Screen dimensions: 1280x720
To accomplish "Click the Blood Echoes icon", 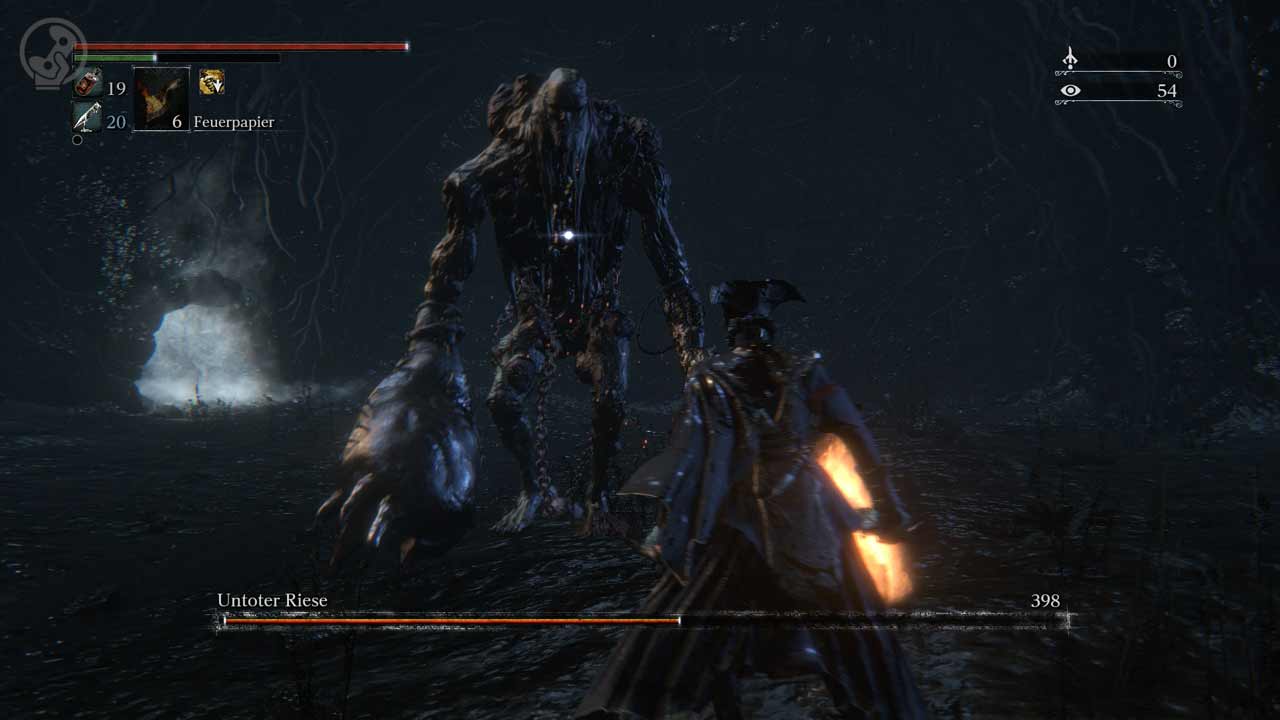I will (1069, 60).
